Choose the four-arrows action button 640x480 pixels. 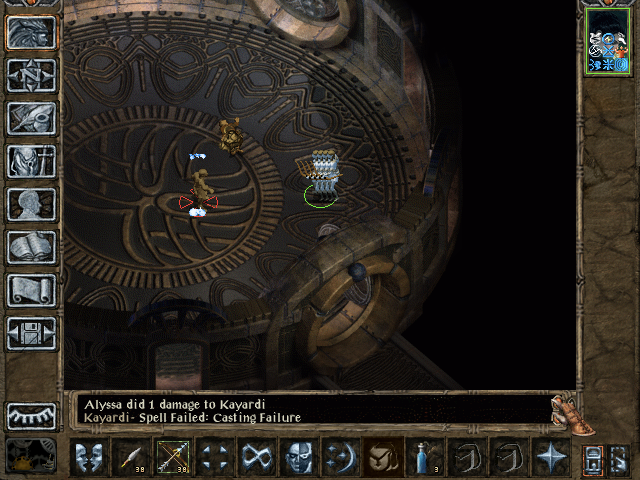[215, 457]
